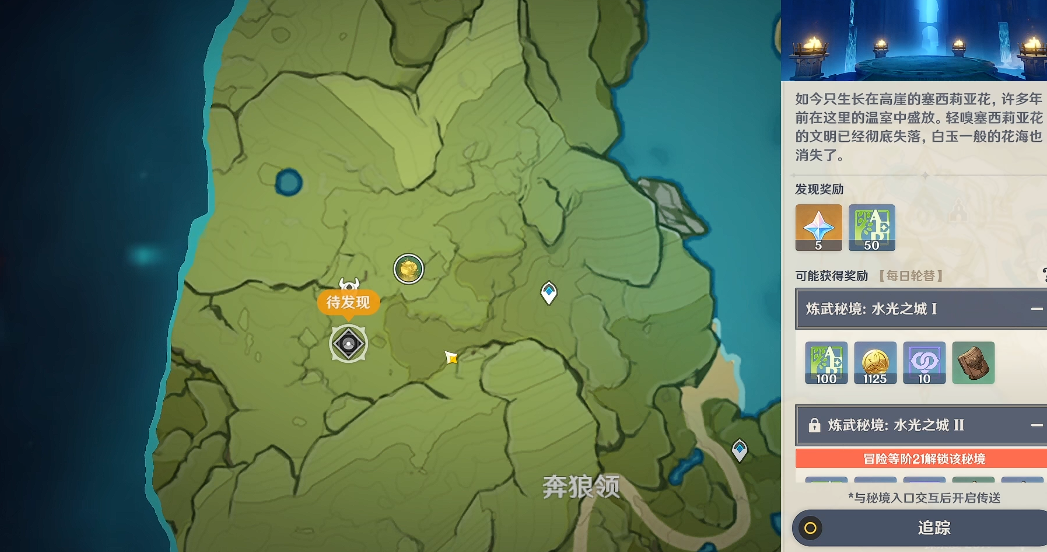Image resolution: width=1047 pixels, height=552 pixels.
Task: Click the 追踪 track button
Action: click(918, 528)
